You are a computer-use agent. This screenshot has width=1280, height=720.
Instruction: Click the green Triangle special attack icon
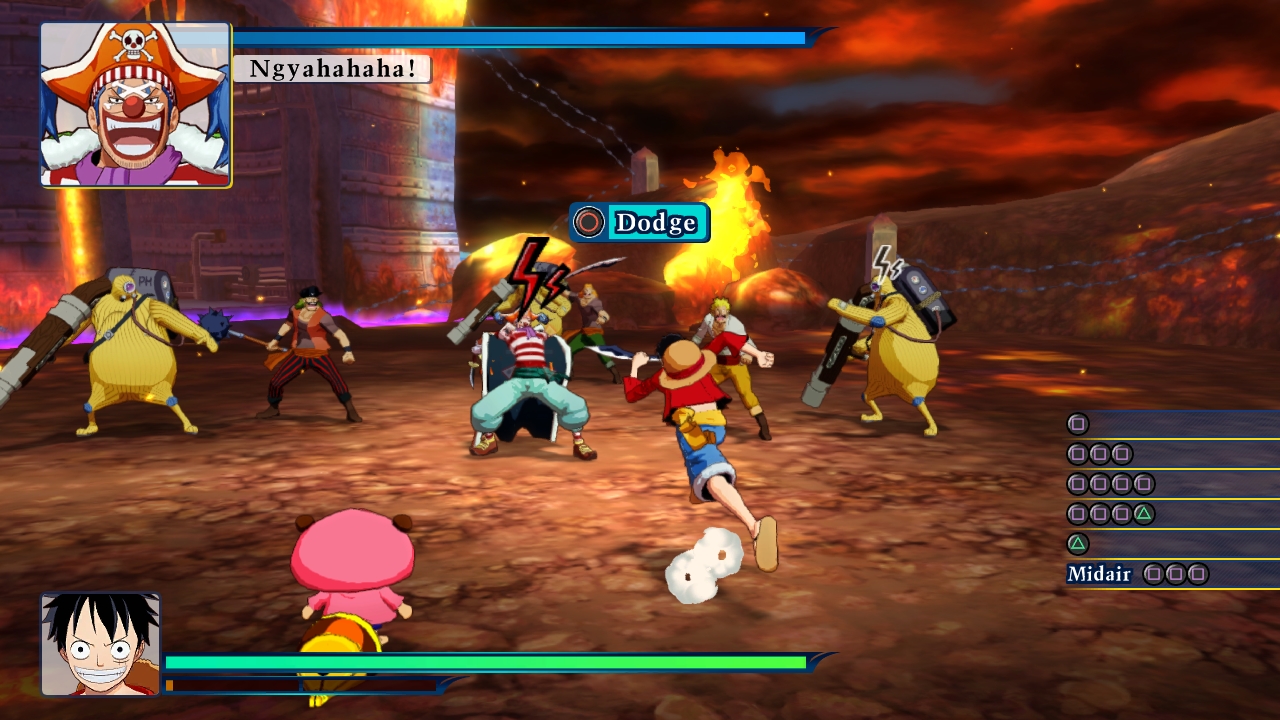1077,543
